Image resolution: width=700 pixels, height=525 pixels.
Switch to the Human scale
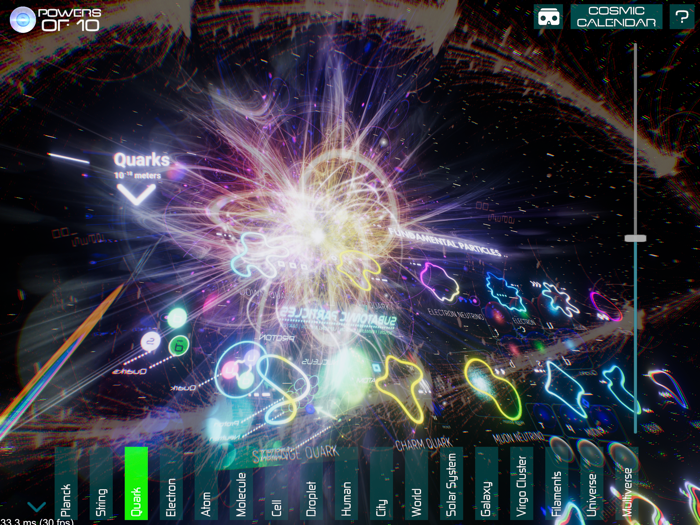(346, 484)
